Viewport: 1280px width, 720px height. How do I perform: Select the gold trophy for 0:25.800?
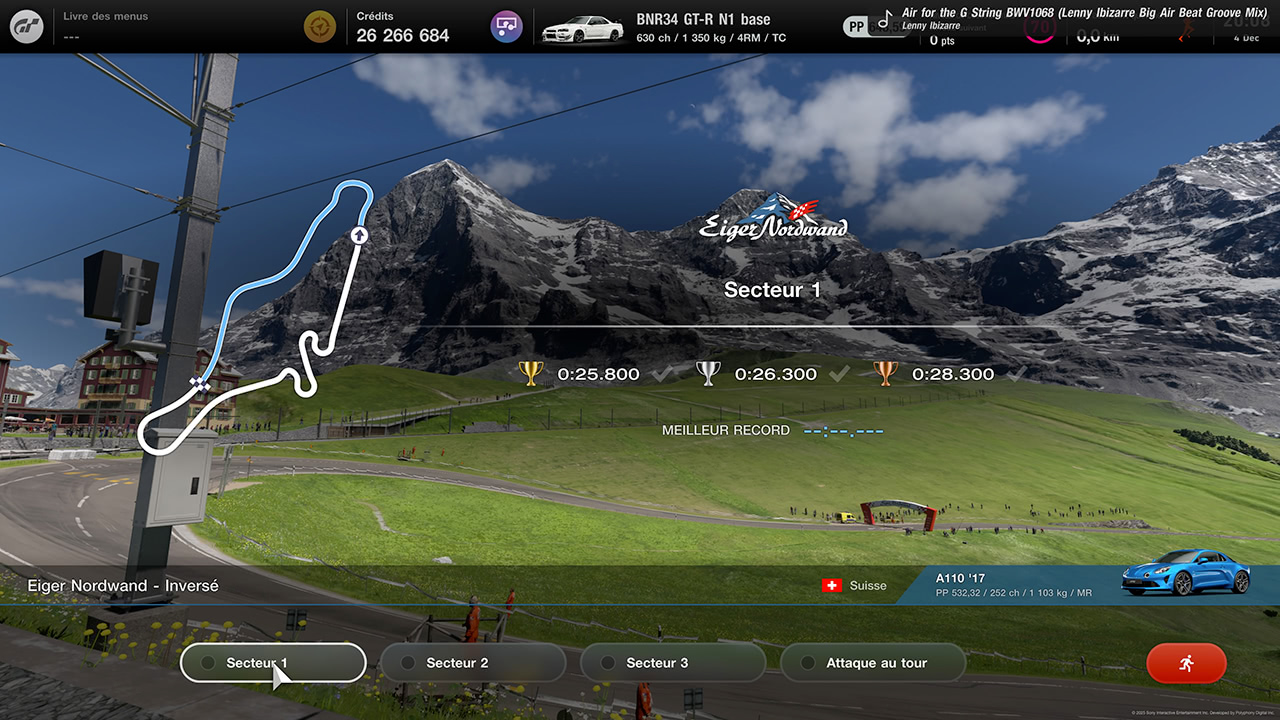(x=532, y=373)
